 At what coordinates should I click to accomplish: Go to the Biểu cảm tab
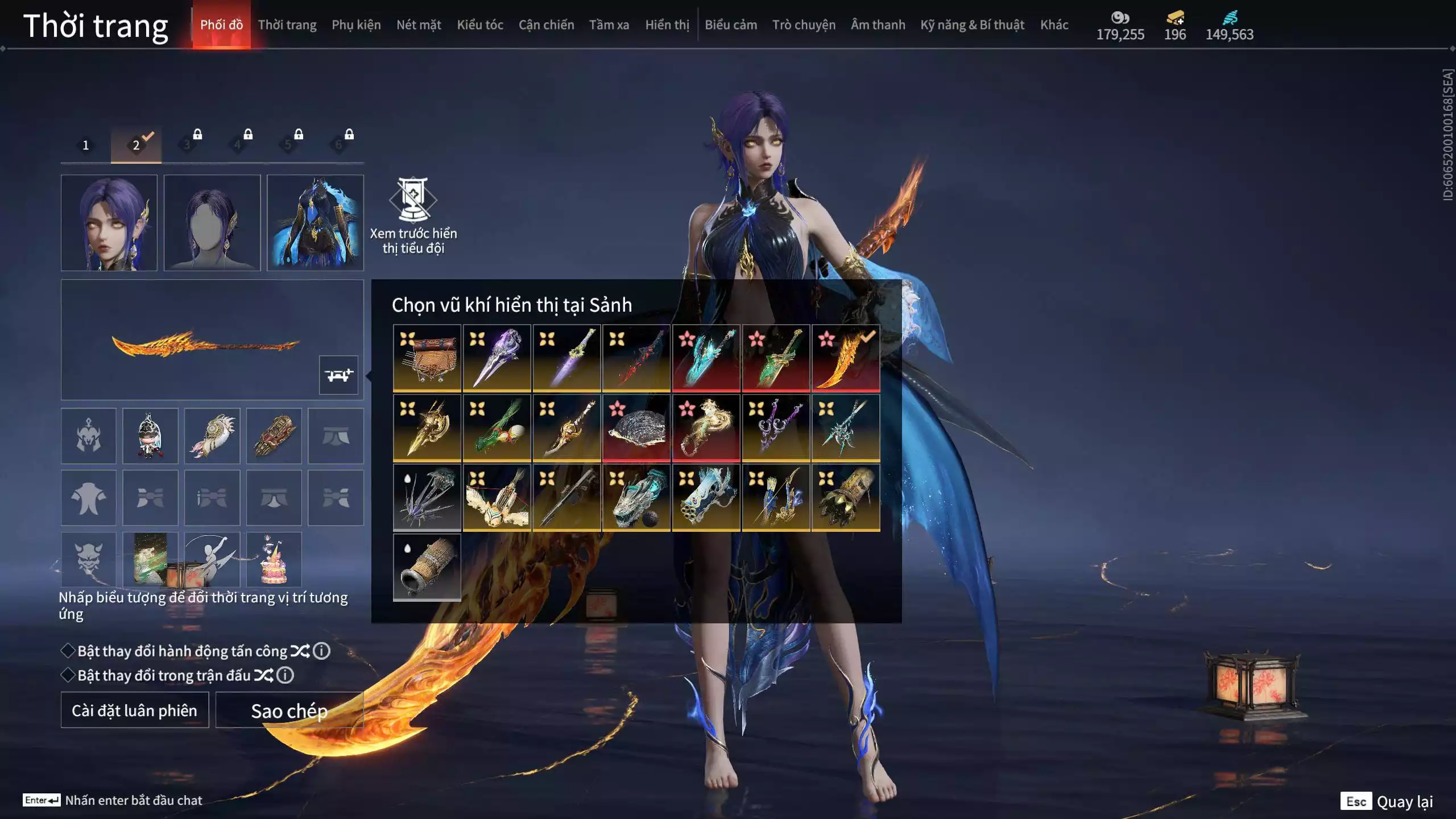[730, 25]
